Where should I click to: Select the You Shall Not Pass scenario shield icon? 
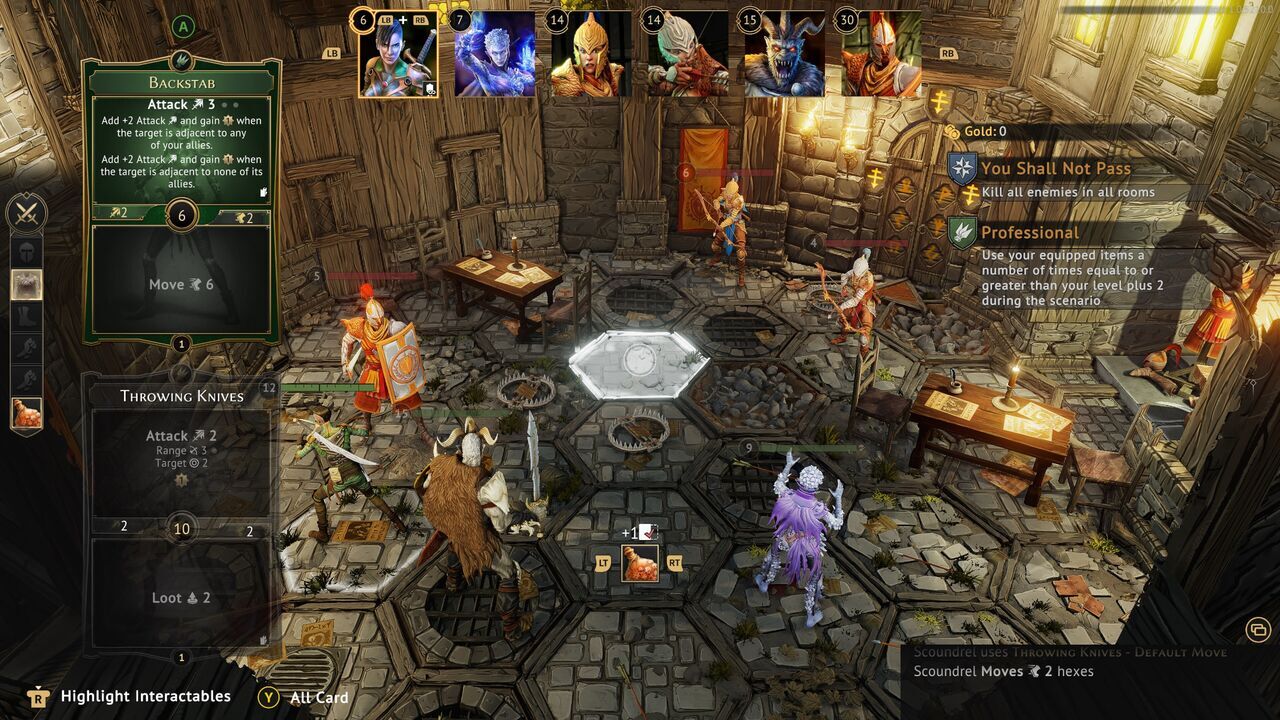pyautogui.click(x=962, y=167)
